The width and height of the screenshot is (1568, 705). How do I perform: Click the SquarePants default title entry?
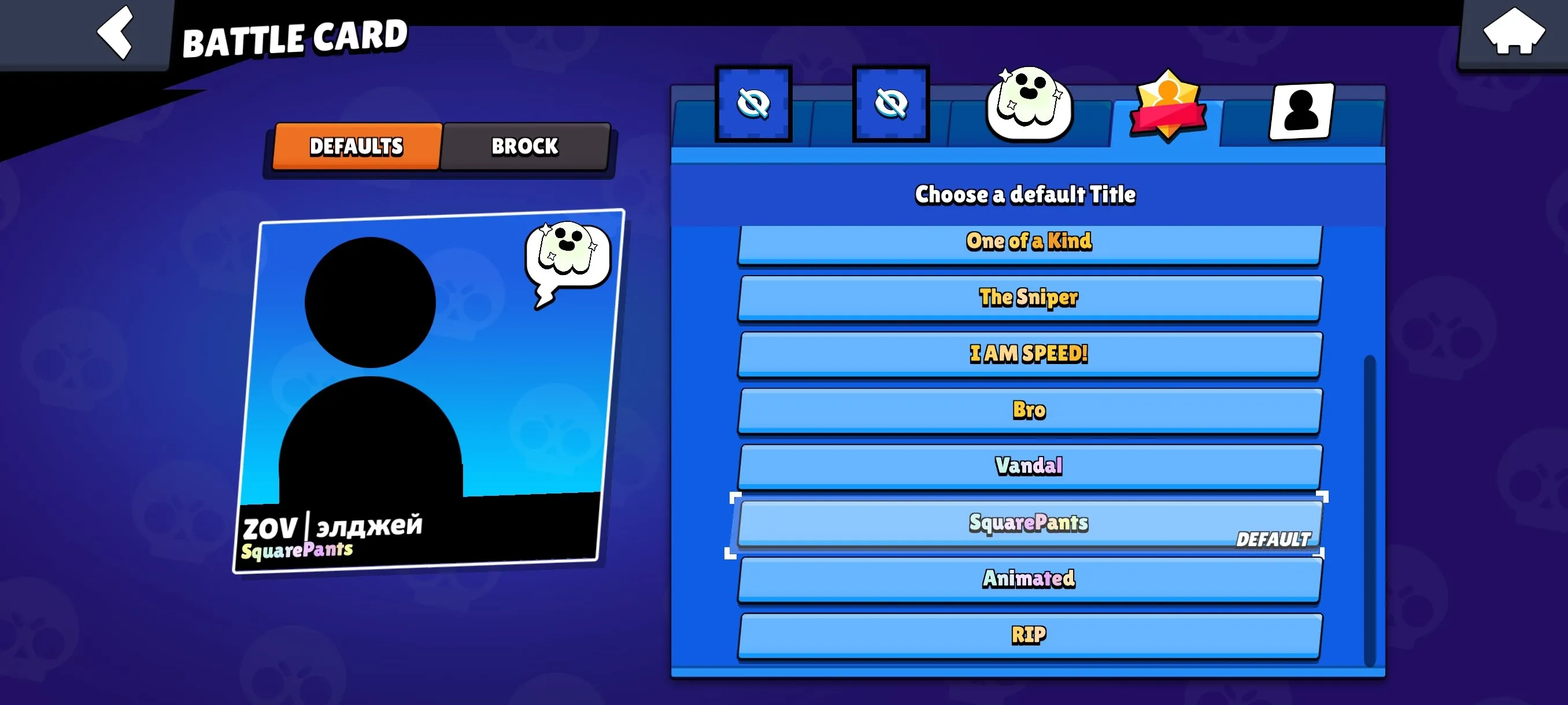pyautogui.click(x=1029, y=522)
